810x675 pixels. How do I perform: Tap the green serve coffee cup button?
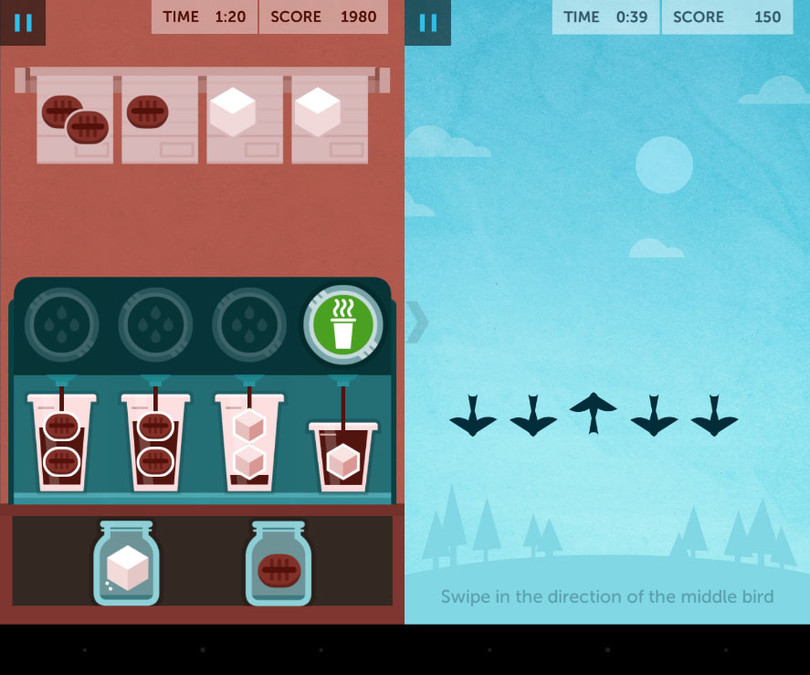343,325
